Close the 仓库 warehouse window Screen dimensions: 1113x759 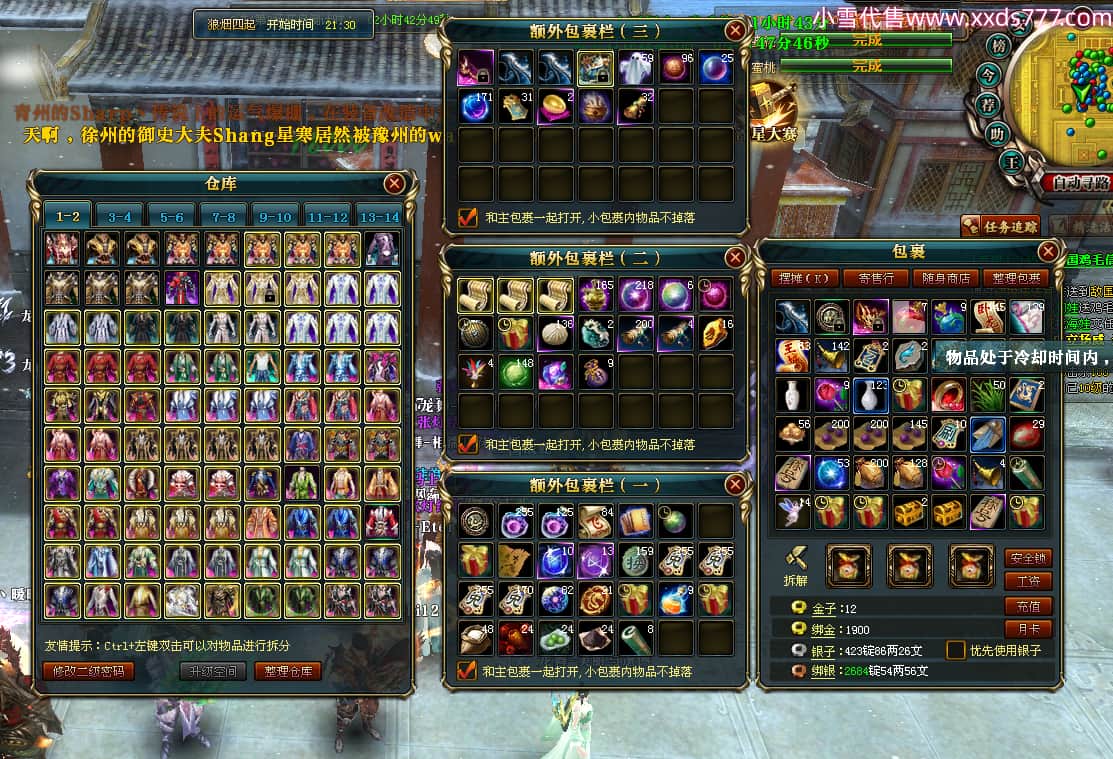(x=395, y=183)
